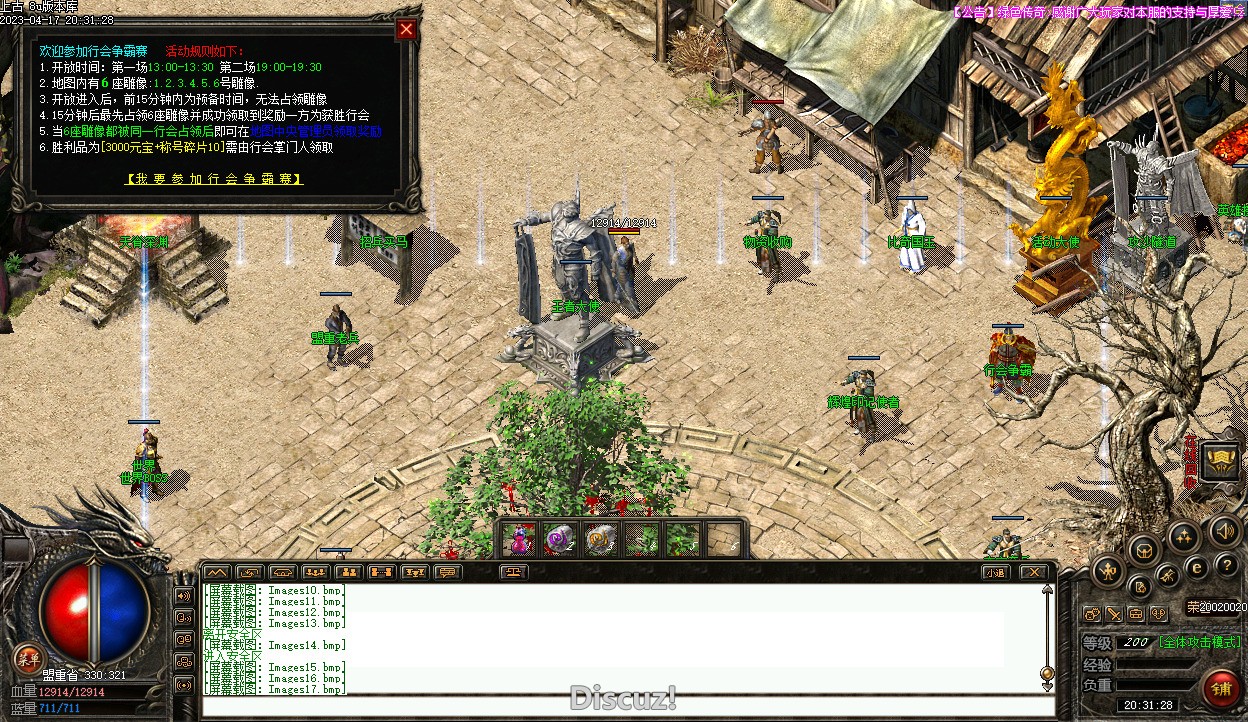Open the skills sparkle round button
This screenshot has width=1248, height=722.
[1184, 538]
